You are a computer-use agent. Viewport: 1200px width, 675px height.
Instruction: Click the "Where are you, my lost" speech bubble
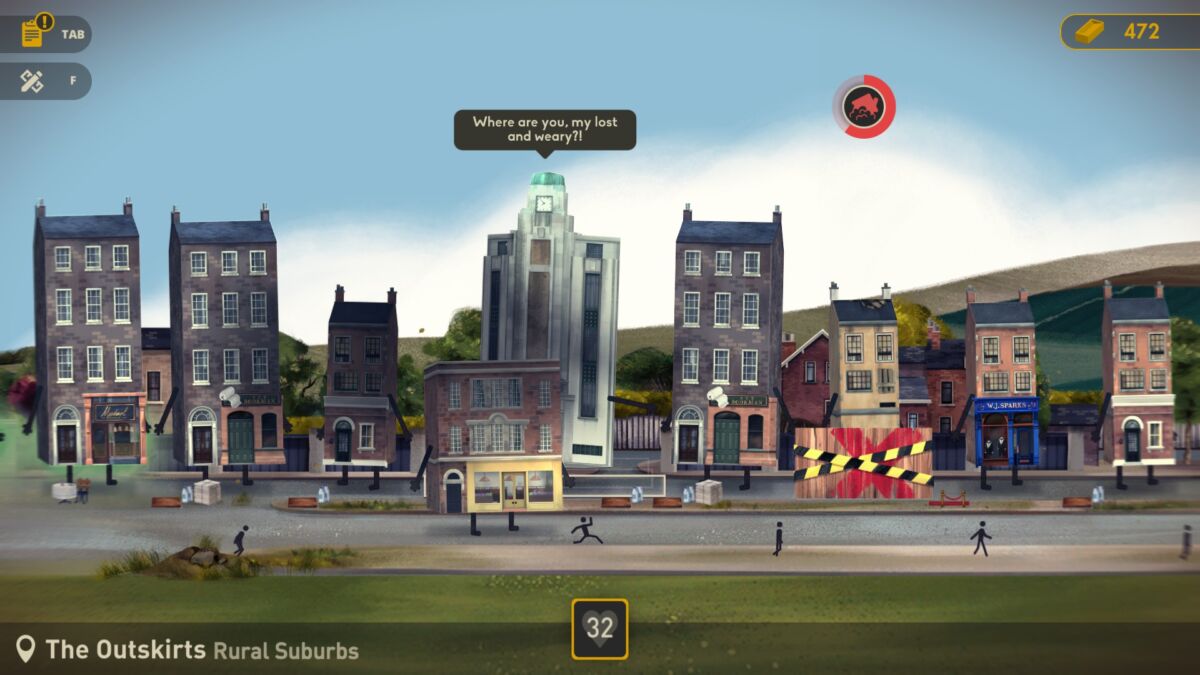[545, 129]
